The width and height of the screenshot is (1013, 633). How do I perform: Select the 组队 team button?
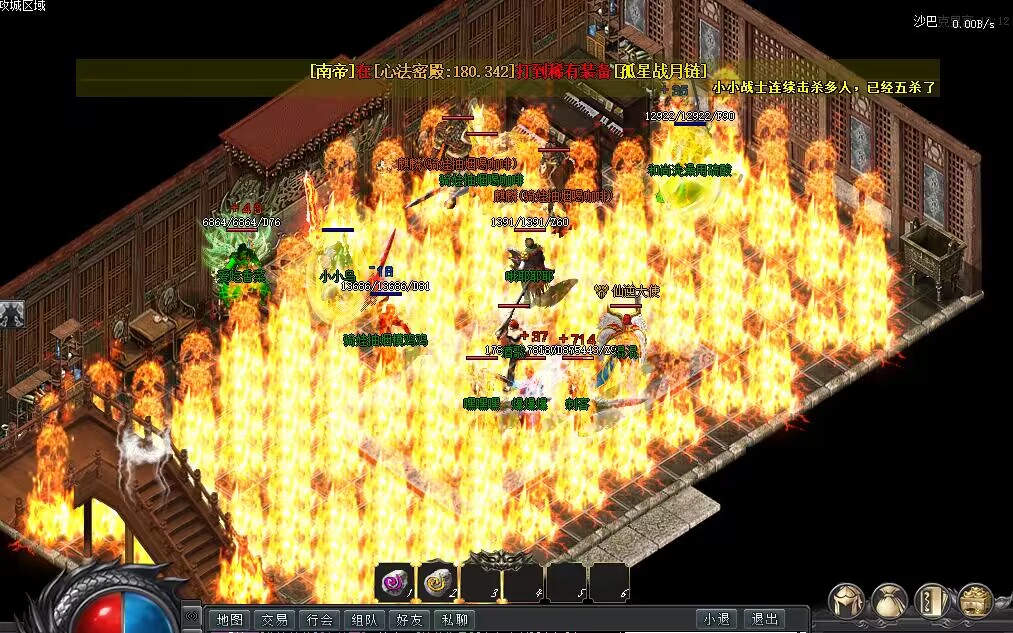[364, 620]
